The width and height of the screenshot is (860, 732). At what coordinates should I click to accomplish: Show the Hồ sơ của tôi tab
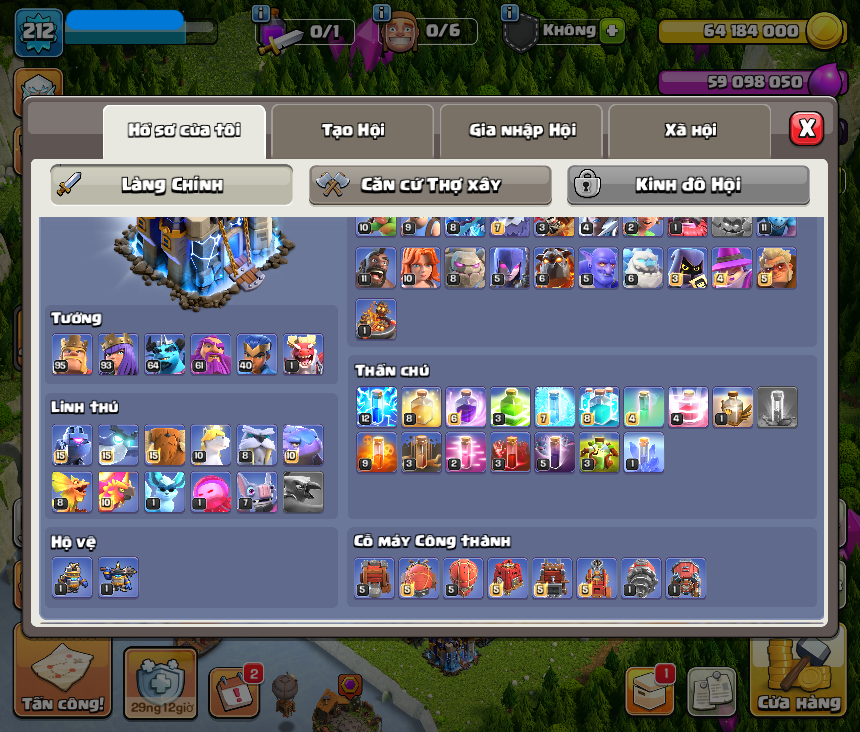pos(184,131)
